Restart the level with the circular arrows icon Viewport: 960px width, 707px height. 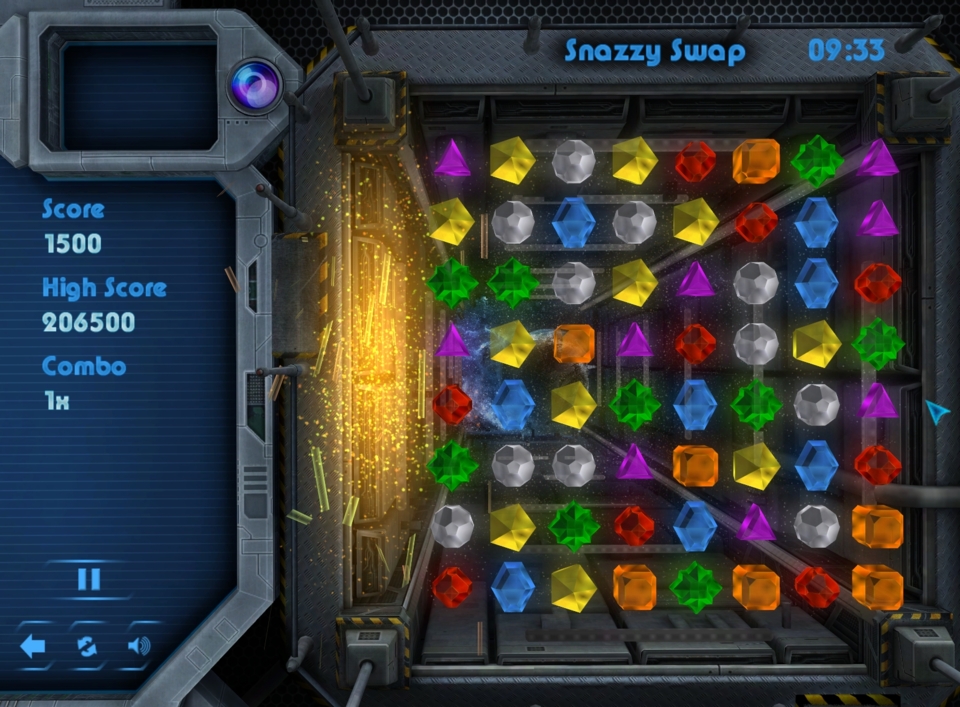click(x=87, y=646)
